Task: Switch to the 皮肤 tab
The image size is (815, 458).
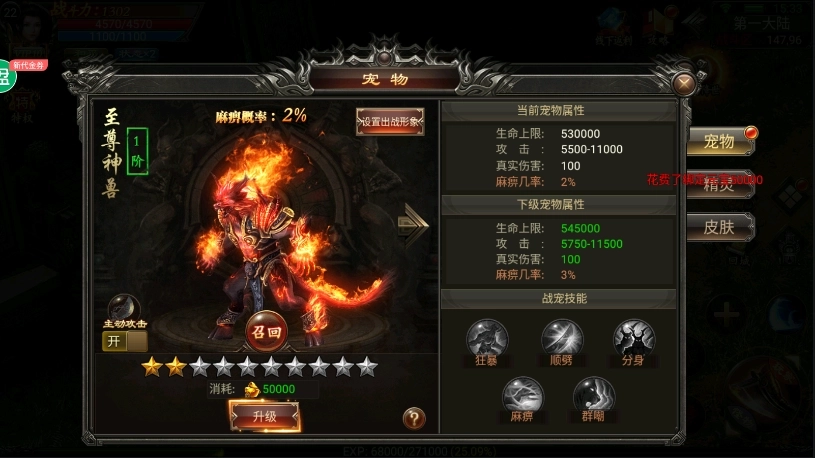Action: 720,227
